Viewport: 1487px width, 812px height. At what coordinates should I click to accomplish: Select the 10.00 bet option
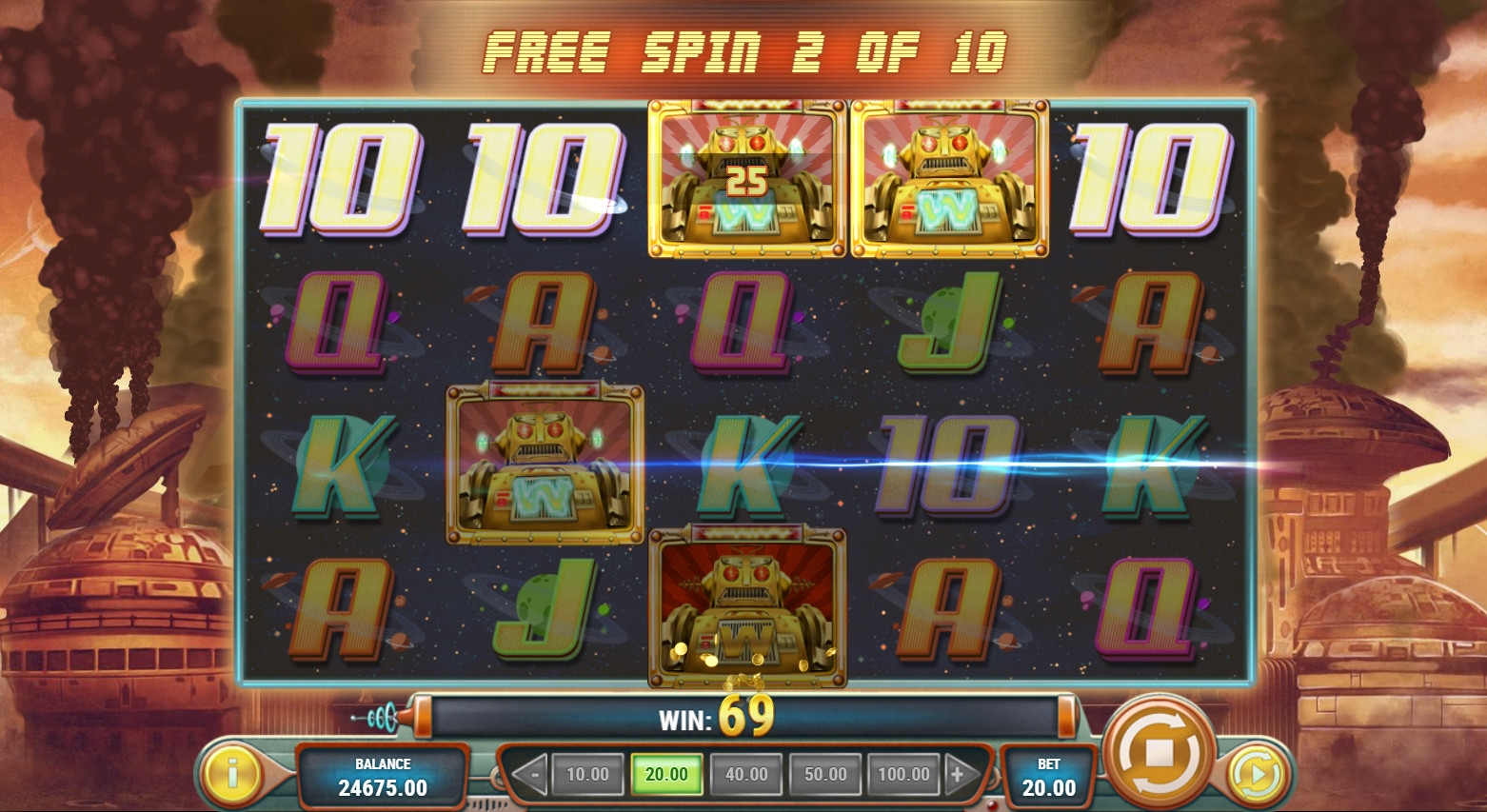coord(587,775)
